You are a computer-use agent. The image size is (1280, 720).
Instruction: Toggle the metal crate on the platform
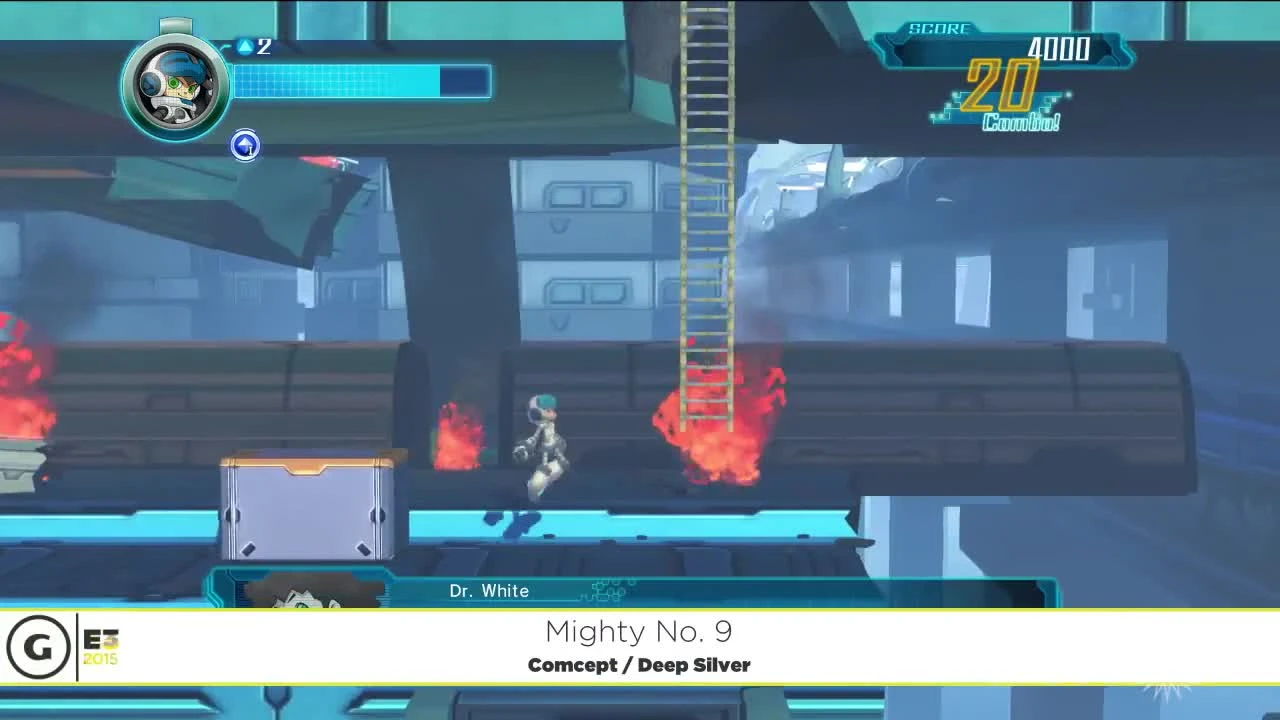click(310, 510)
